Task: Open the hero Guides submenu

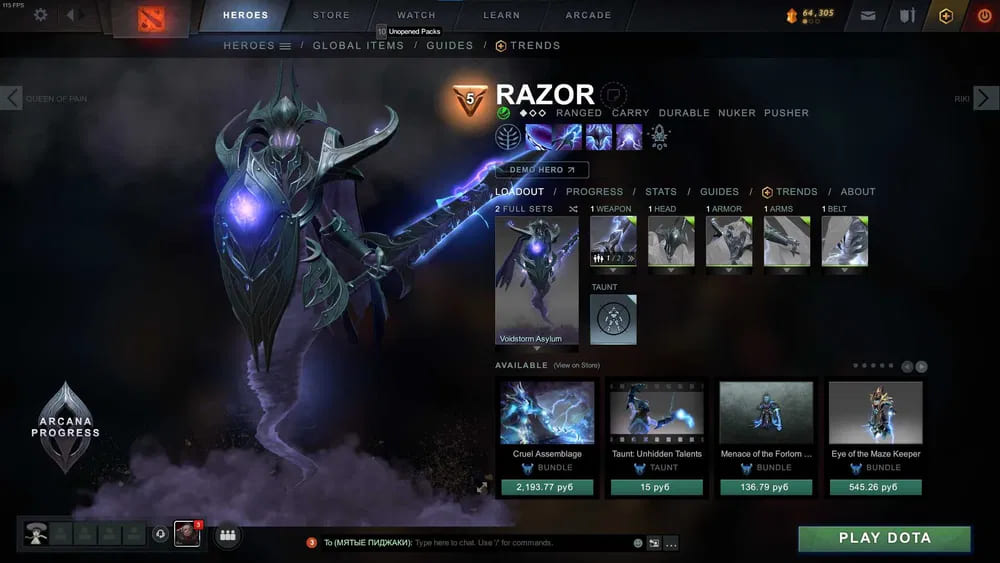Action: pos(449,46)
